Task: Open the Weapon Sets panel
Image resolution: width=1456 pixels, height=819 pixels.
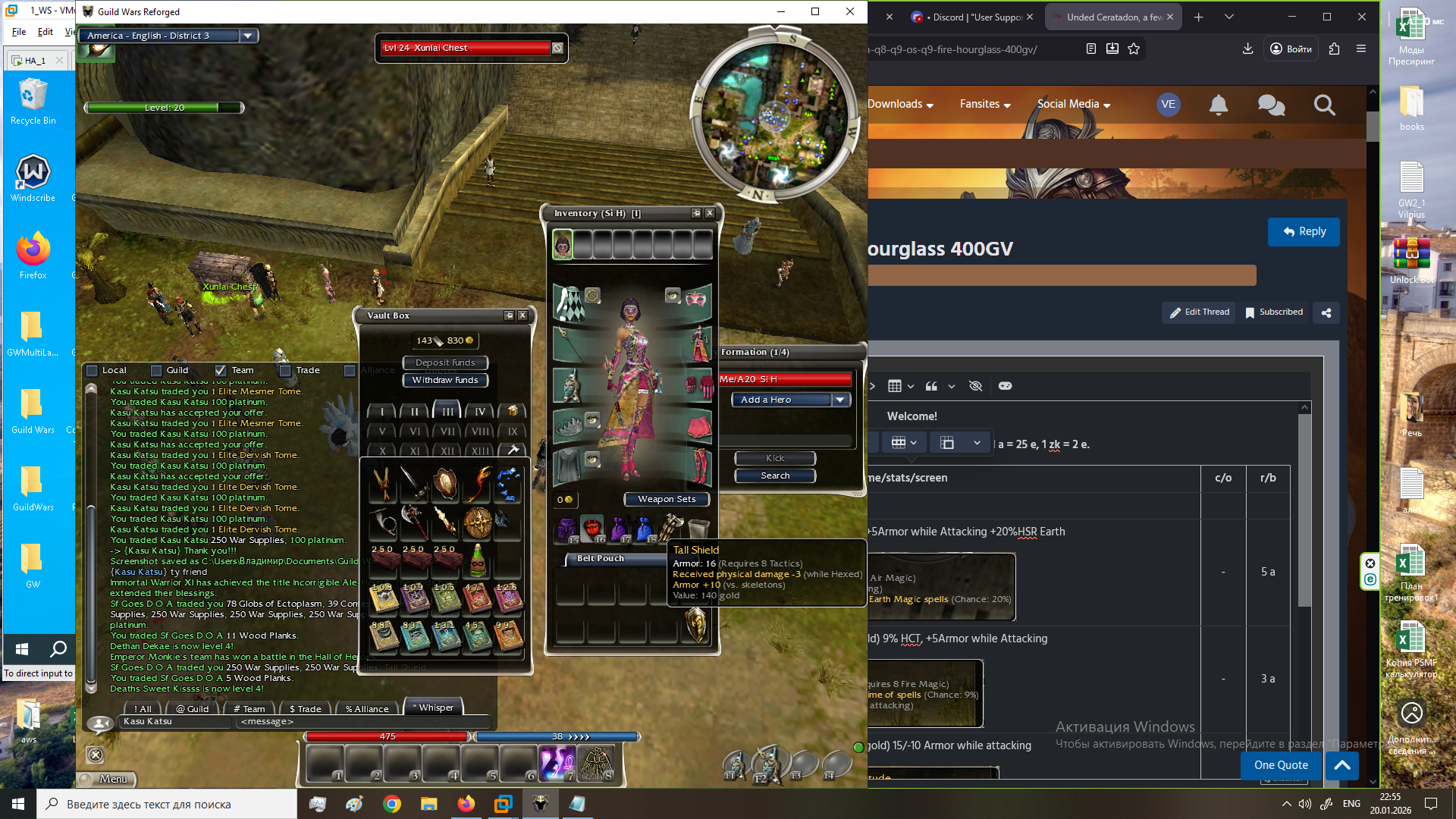Action: click(666, 499)
